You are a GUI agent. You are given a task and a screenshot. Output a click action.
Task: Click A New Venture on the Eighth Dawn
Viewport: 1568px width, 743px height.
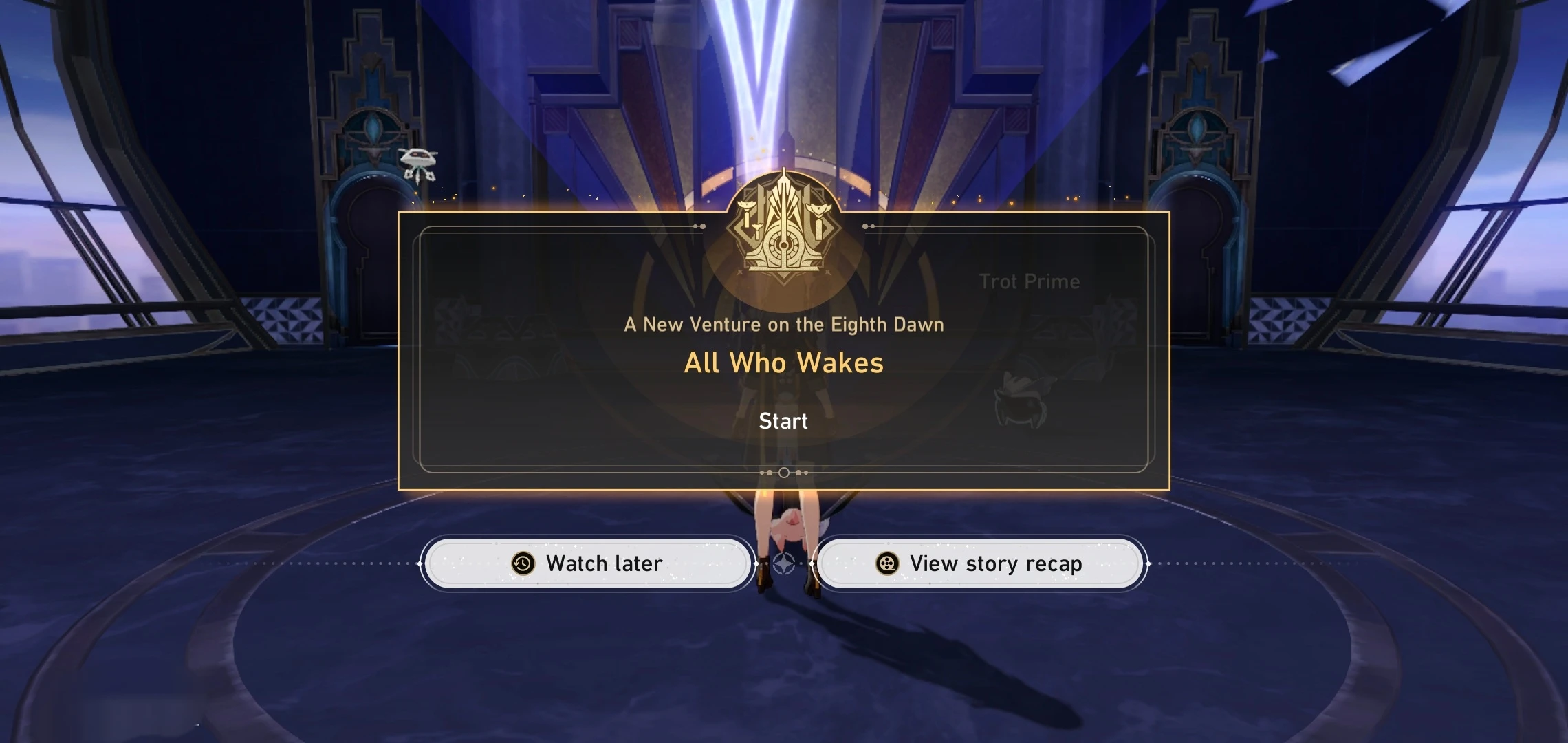point(783,324)
